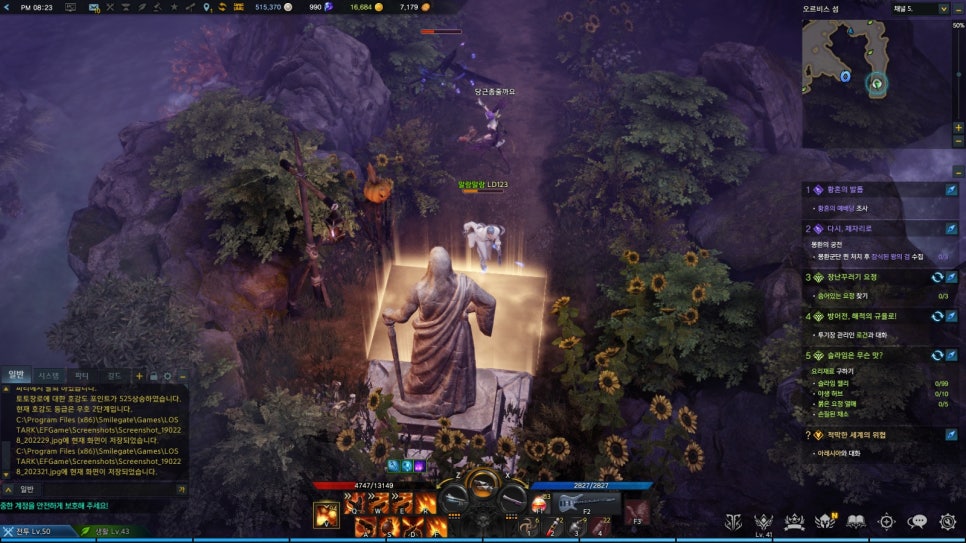
Task: Use the guitar instrument slot F2
Action: coord(586,505)
